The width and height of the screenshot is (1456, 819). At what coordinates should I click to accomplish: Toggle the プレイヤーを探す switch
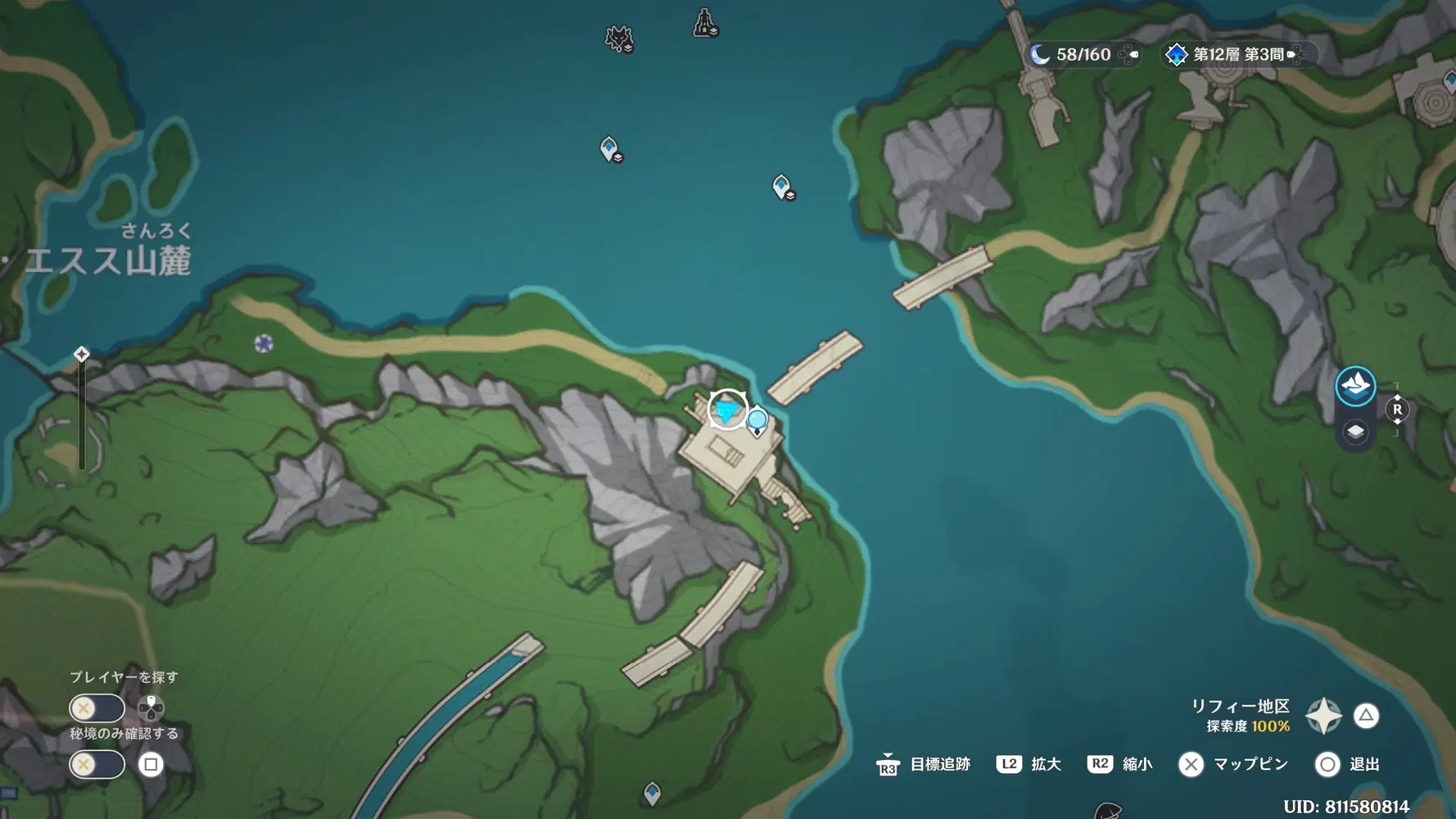tap(97, 708)
